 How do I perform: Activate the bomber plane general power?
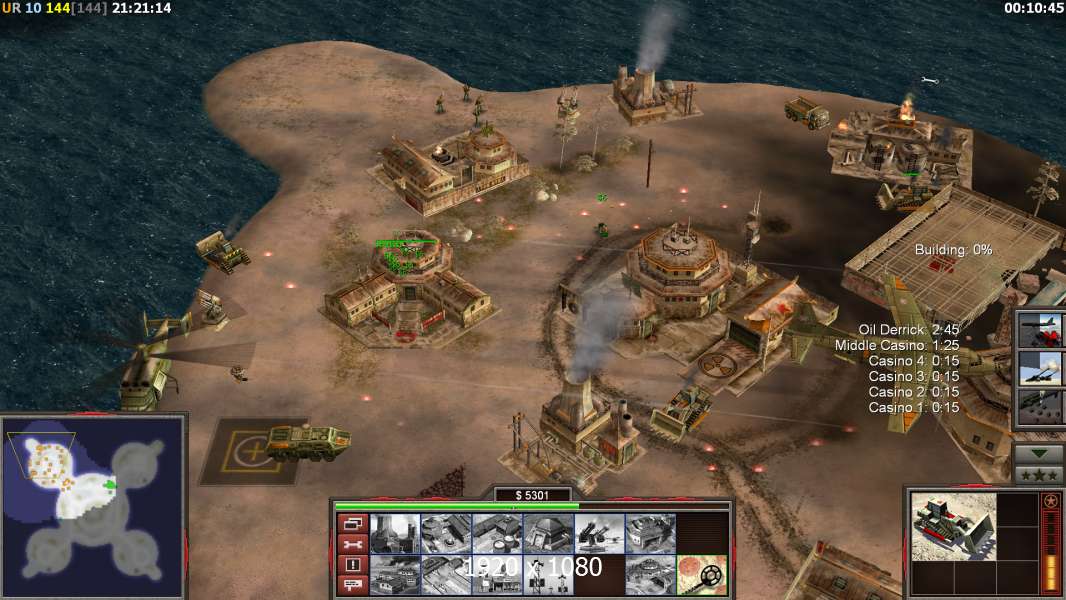pos(1041,329)
